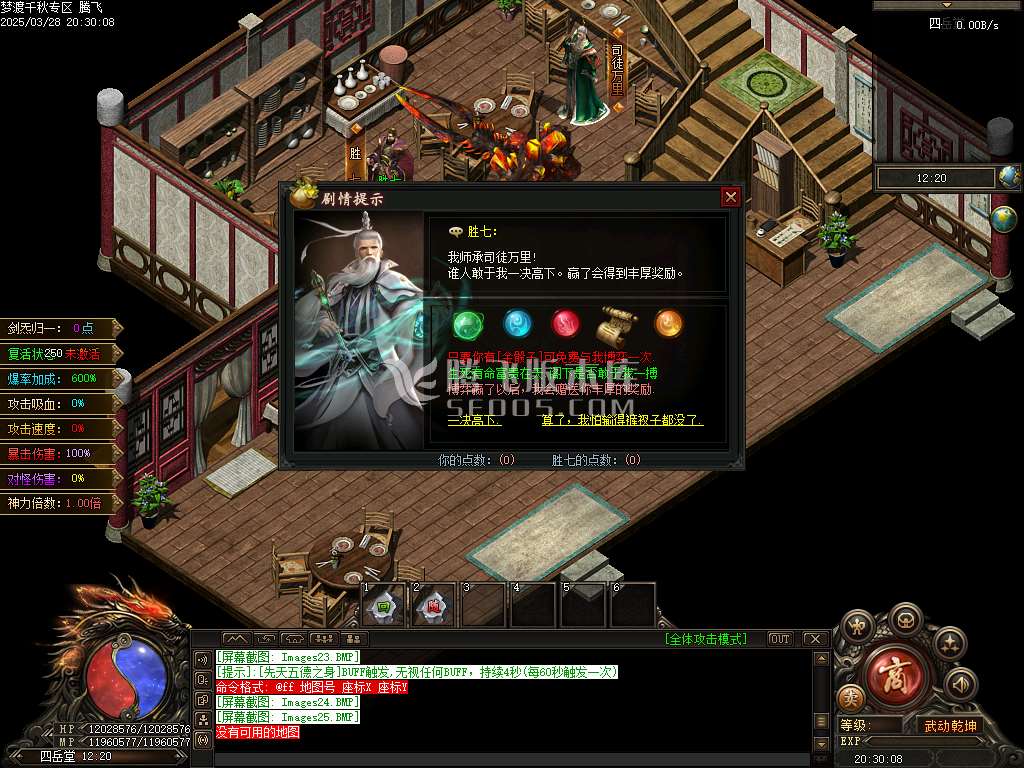
Task: Click the 爆率加成 stat row
Action: click(60, 379)
